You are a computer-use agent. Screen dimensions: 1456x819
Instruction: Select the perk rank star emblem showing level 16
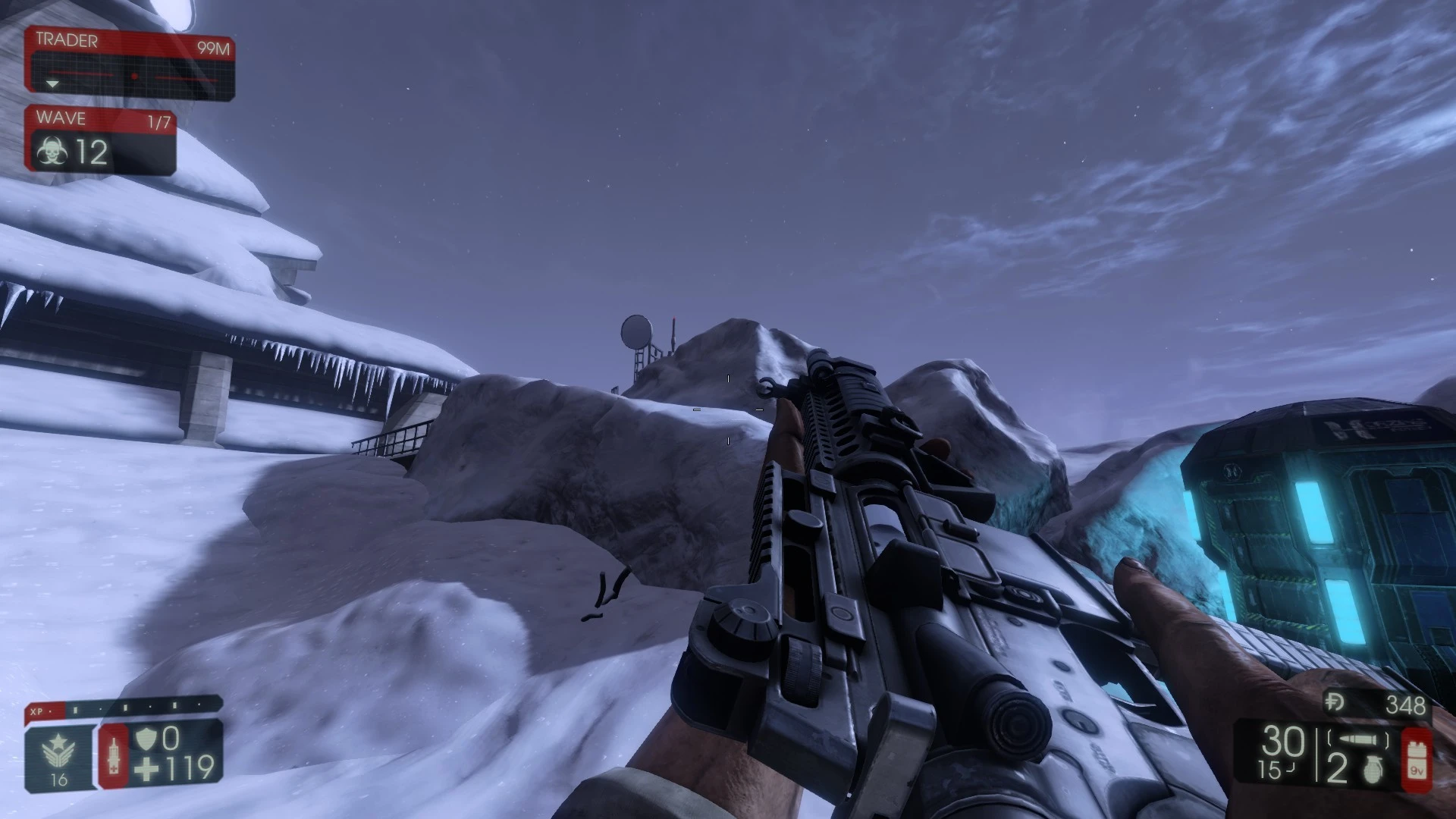[x=58, y=748]
